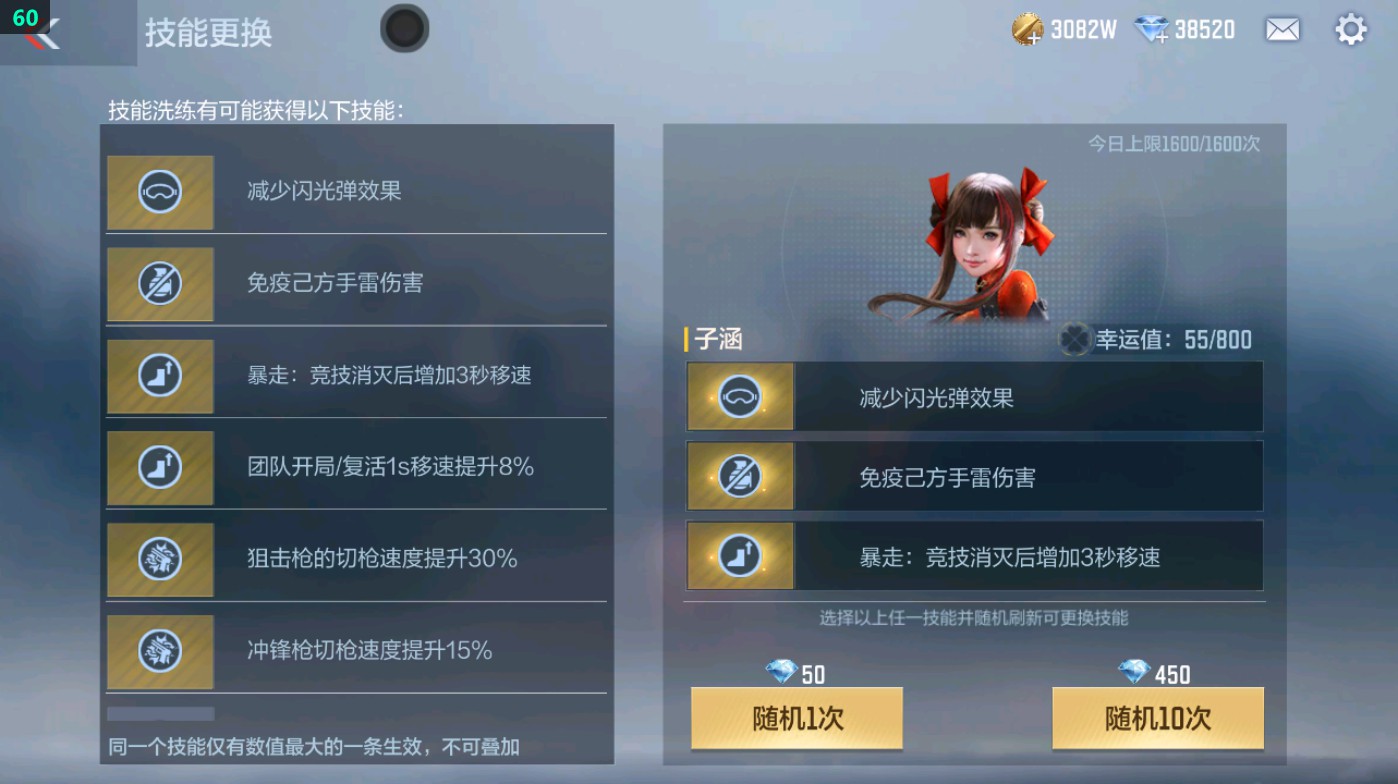This screenshot has height=784, width=1398.
Task: Click the movement speed icon beside 团队开局 skill
Action: [x=160, y=468]
